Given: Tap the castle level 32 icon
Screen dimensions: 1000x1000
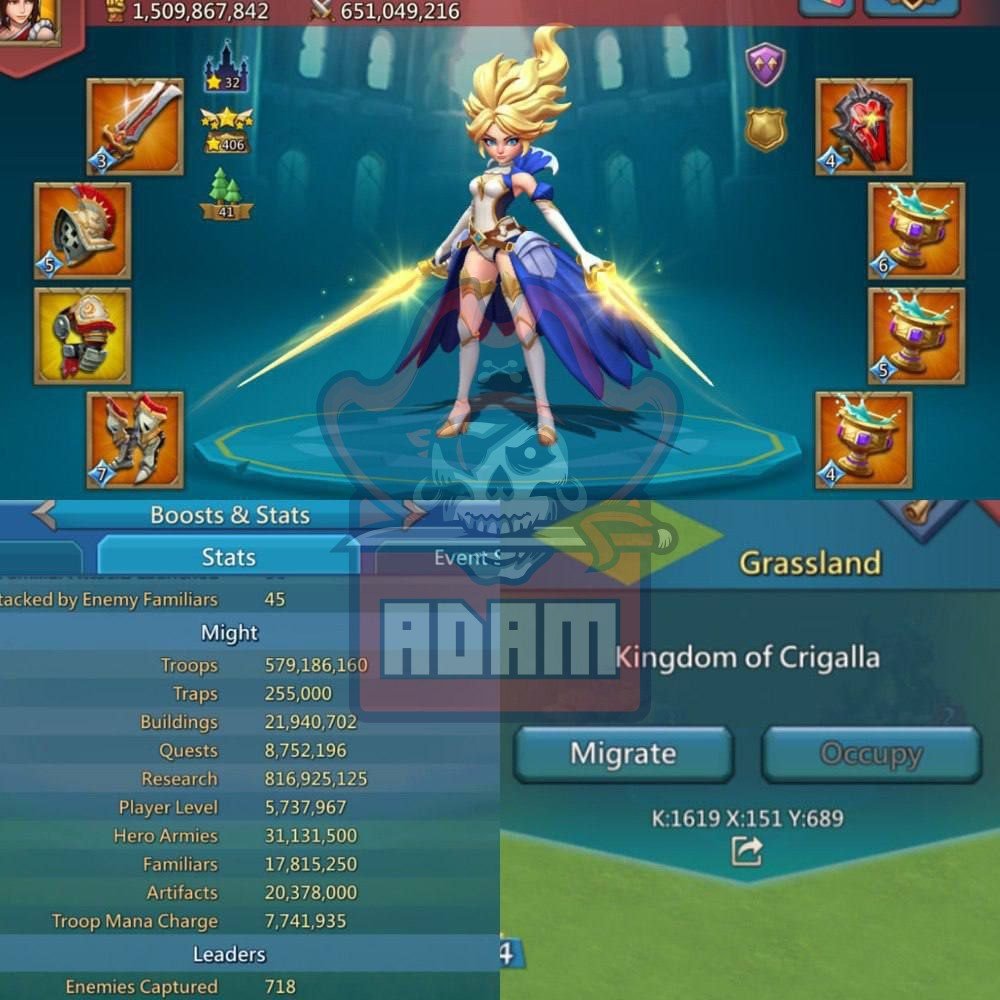Looking at the screenshot, I should tap(226, 70).
